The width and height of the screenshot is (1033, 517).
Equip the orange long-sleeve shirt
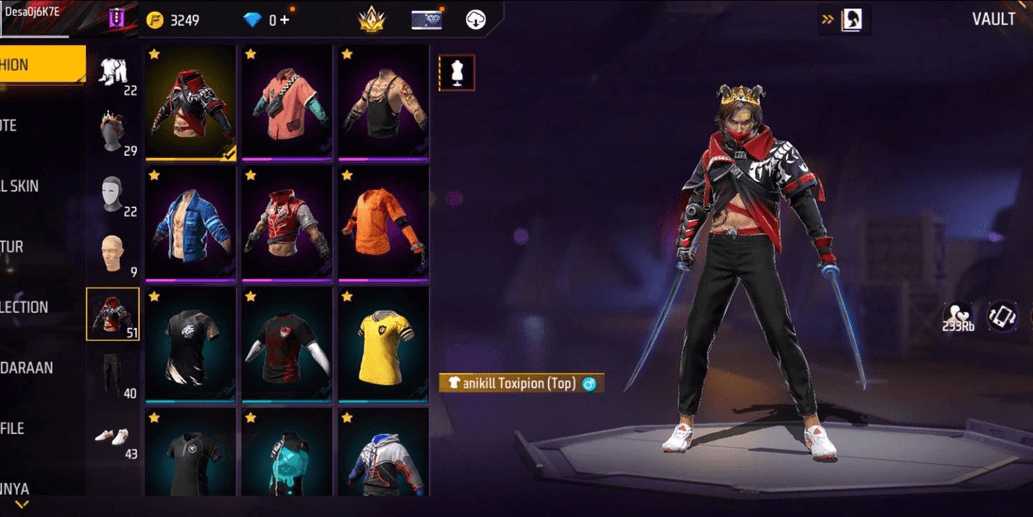tap(382, 224)
